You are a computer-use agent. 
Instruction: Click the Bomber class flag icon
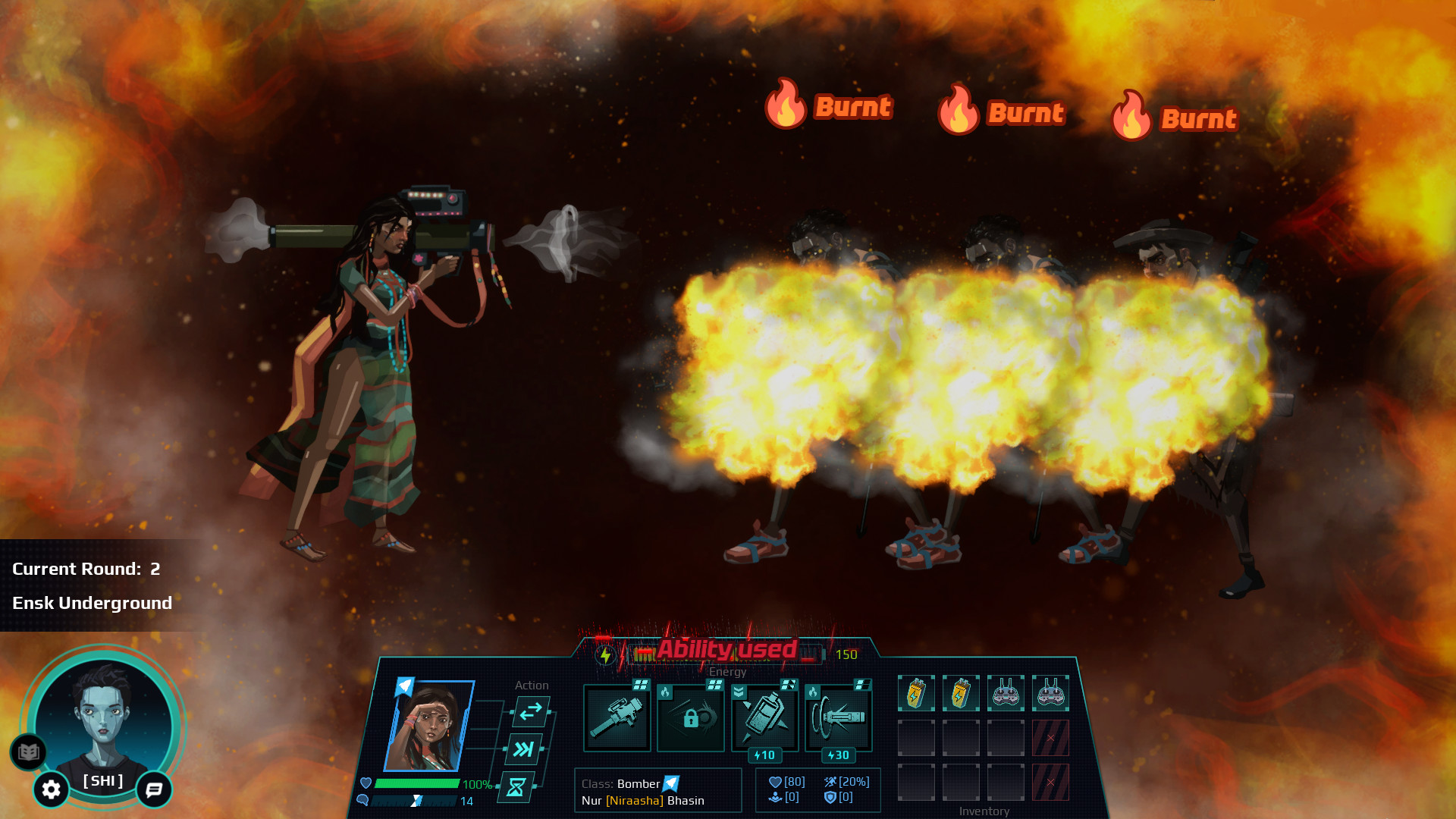[x=672, y=784]
